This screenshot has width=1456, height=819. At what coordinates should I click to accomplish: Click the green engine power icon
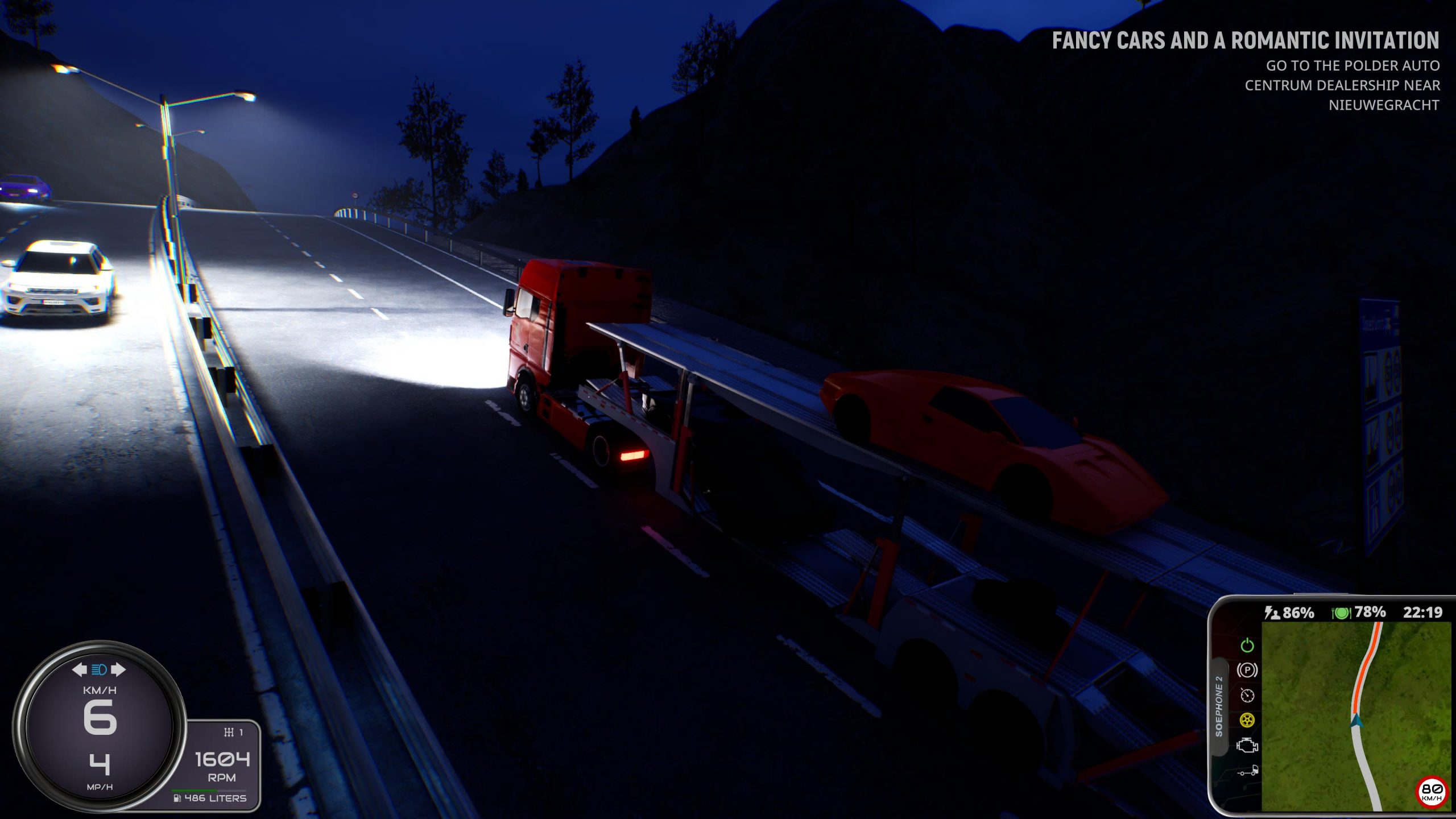tap(1247, 645)
